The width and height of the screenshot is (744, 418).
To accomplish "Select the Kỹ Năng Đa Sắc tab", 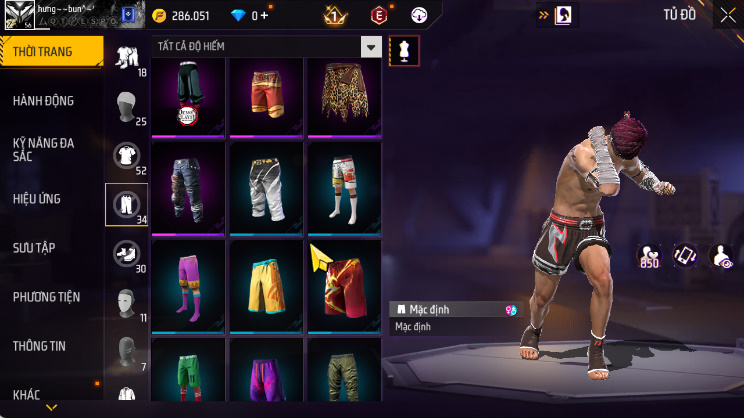I will tap(43, 150).
